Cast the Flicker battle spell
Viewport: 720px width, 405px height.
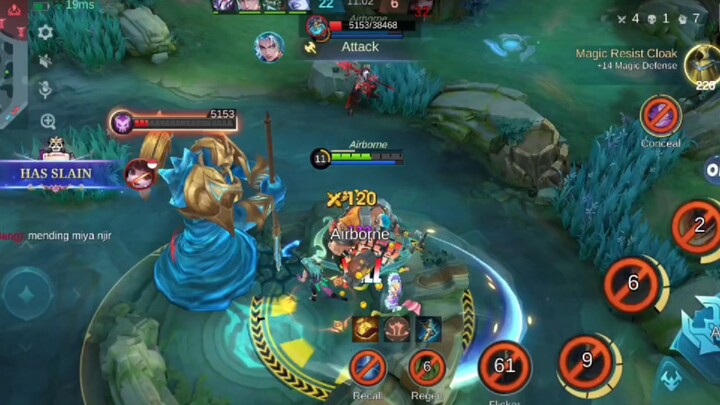[x=504, y=367]
